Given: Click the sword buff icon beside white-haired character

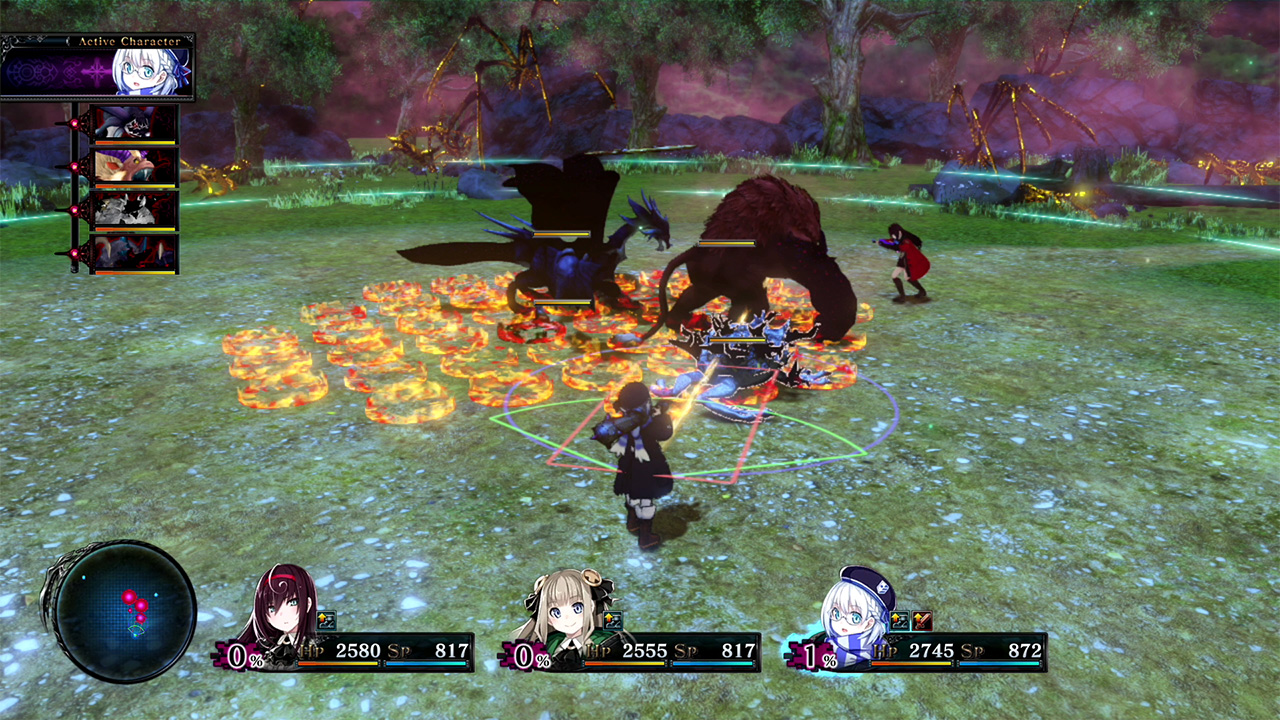Looking at the screenshot, I should point(922,621).
